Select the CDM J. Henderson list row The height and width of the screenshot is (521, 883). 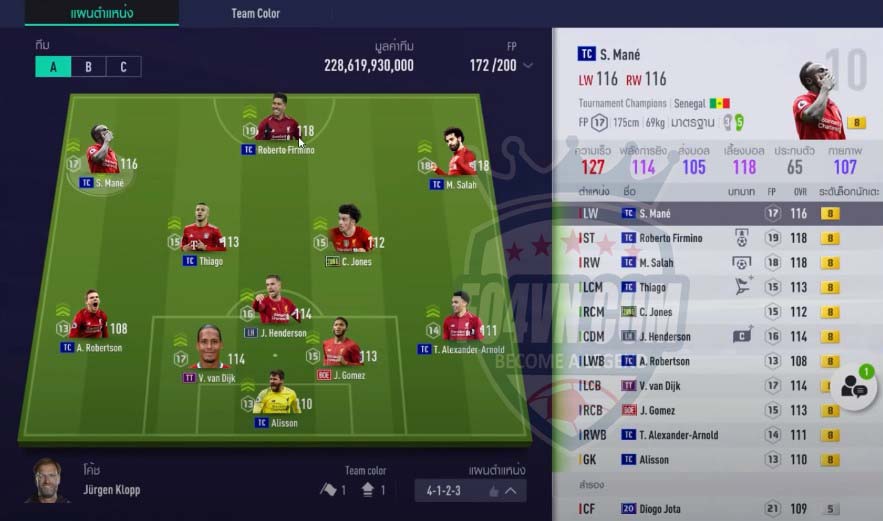point(715,337)
